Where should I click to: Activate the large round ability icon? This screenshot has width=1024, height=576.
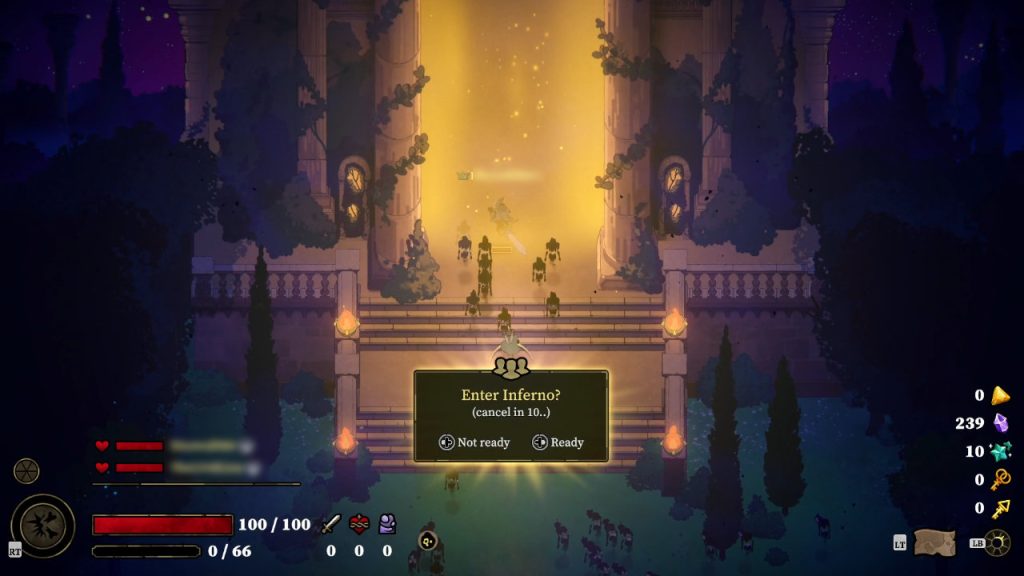42,525
